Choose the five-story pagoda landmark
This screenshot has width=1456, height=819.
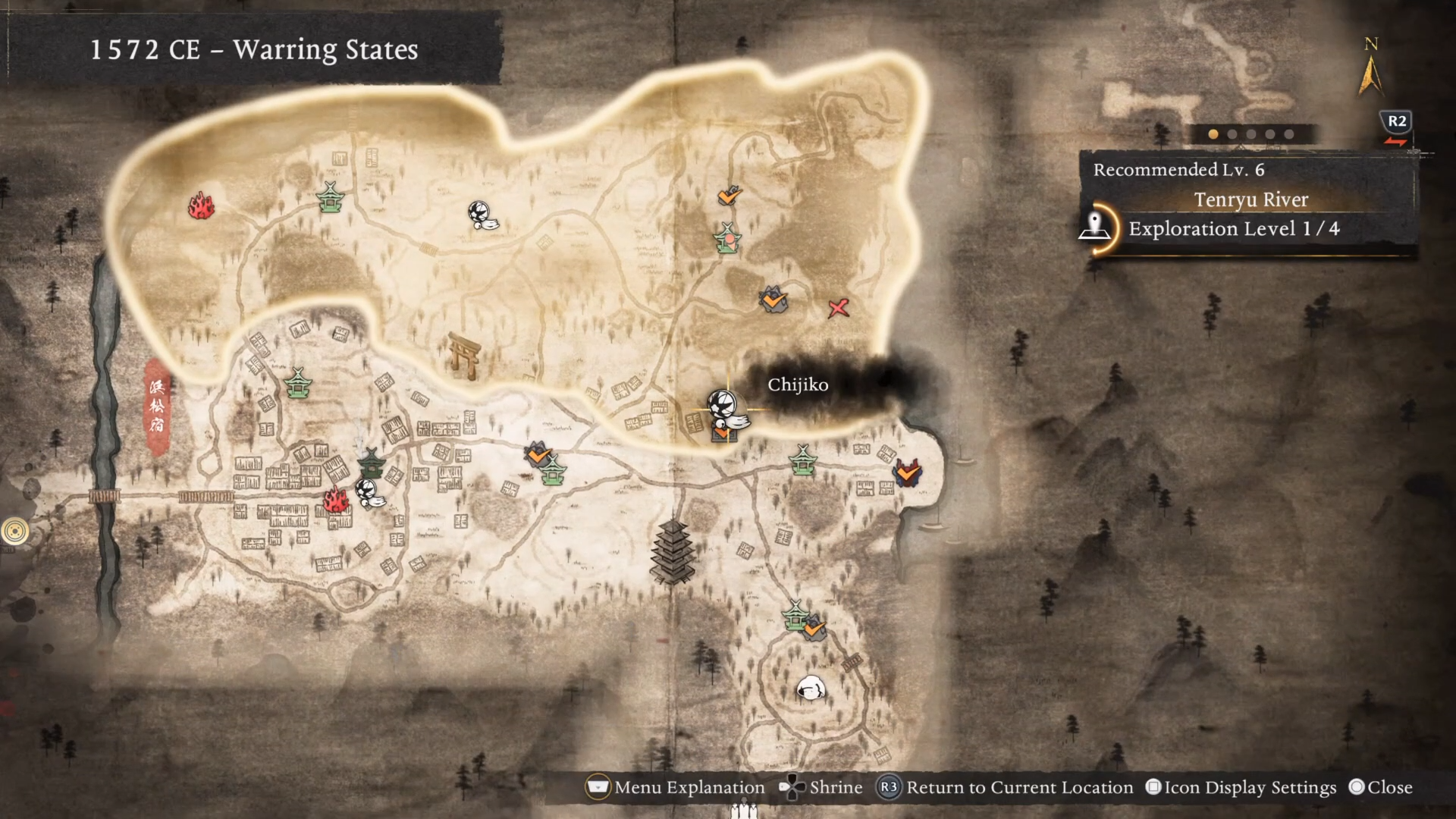(673, 551)
